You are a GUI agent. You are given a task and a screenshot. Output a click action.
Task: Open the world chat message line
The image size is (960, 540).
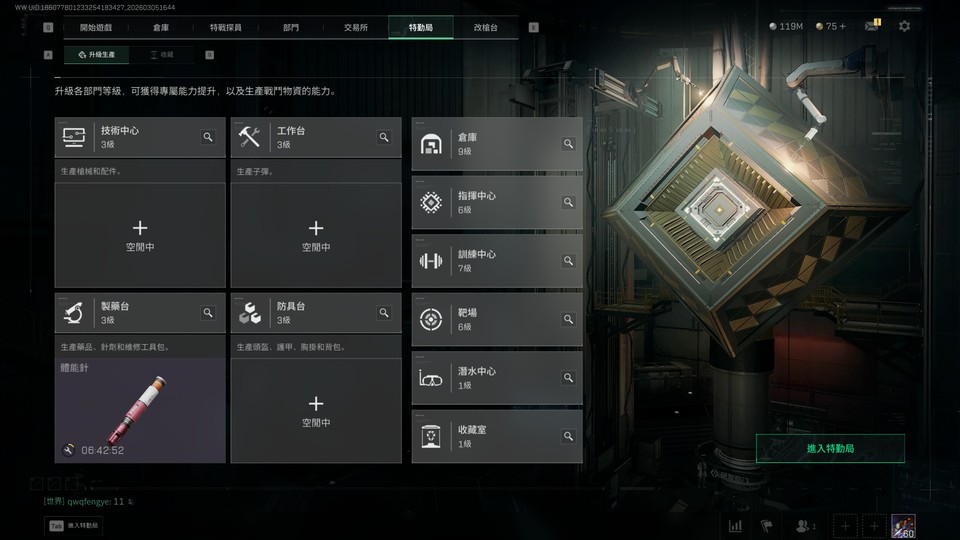(x=88, y=501)
